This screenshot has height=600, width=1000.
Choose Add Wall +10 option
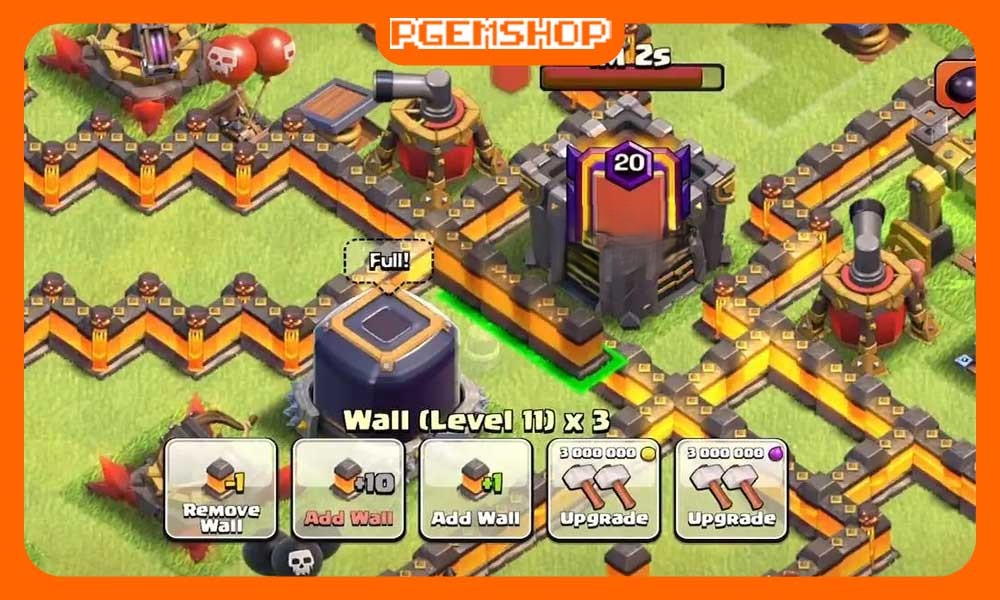click(348, 489)
